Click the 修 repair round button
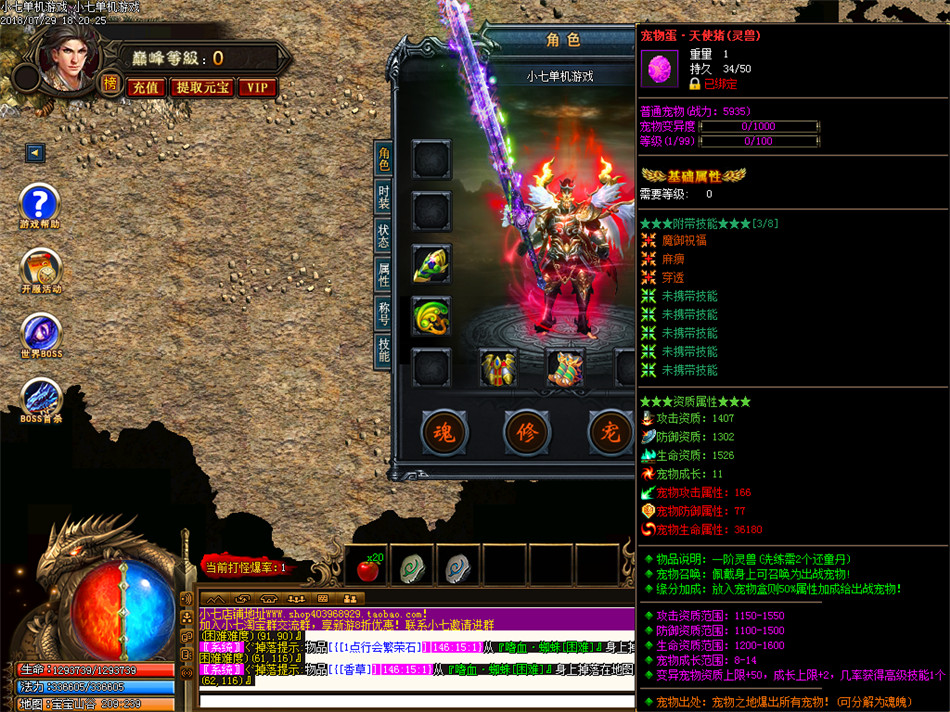 (527, 433)
